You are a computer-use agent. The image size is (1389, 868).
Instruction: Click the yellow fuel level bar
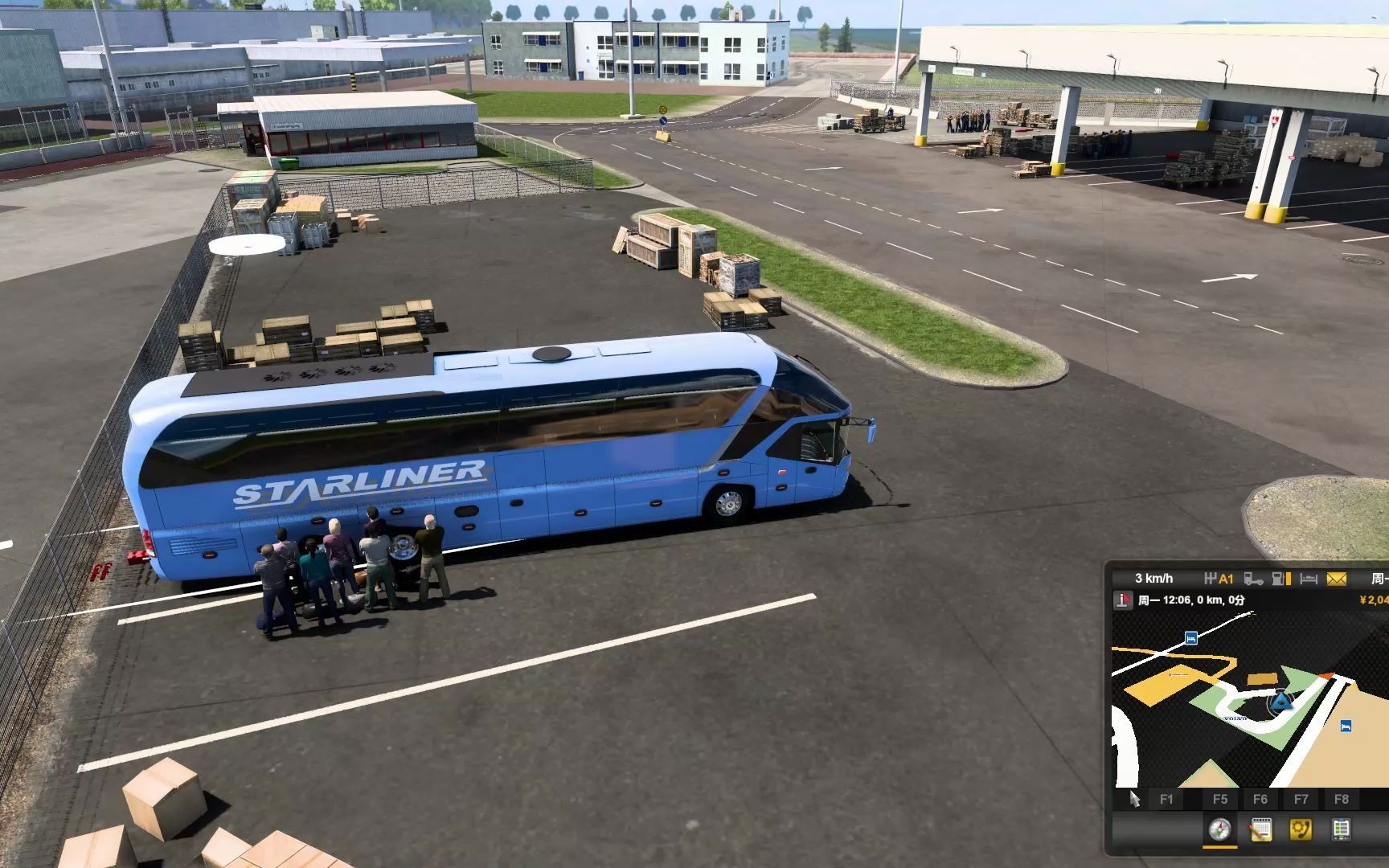click(1287, 579)
